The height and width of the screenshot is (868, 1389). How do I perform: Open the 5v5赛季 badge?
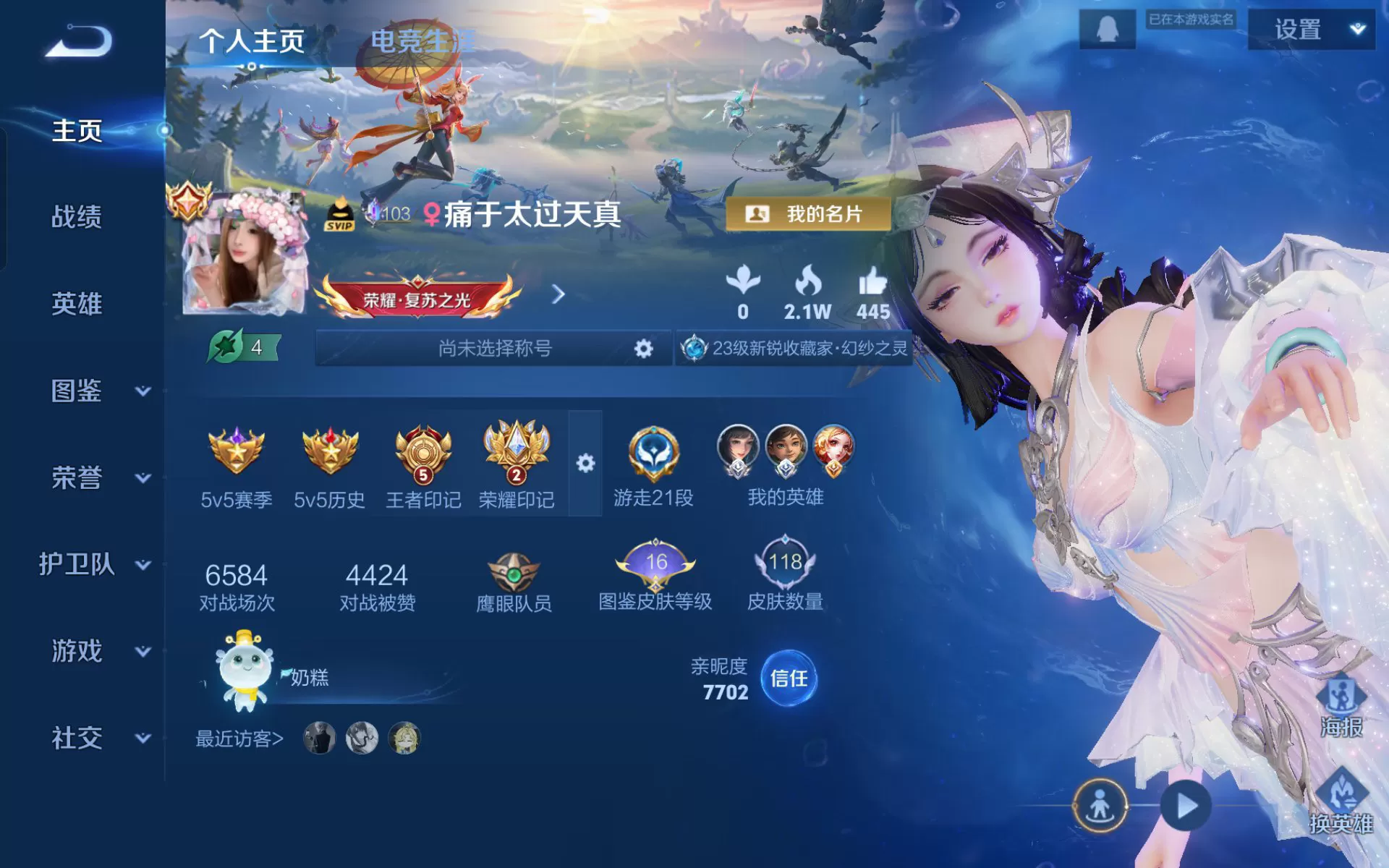point(236,464)
